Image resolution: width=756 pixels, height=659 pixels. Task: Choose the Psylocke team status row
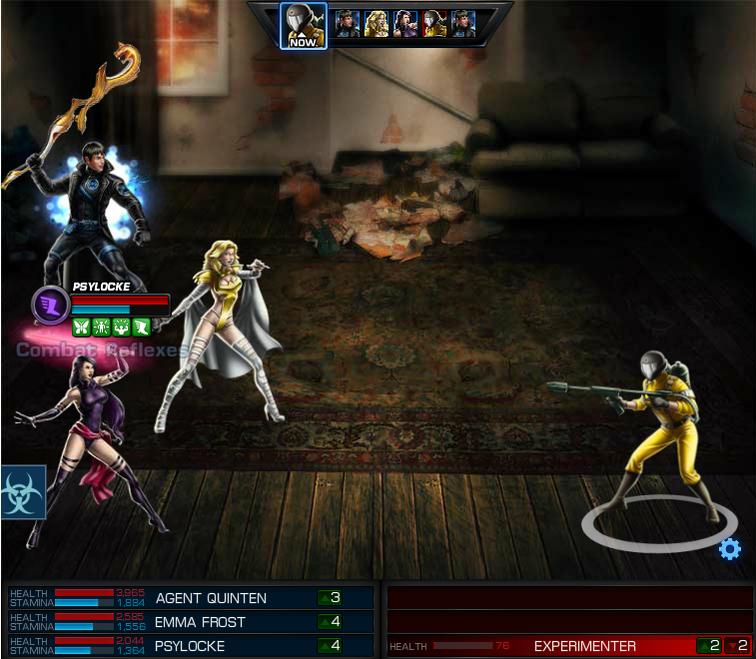click(x=191, y=646)
